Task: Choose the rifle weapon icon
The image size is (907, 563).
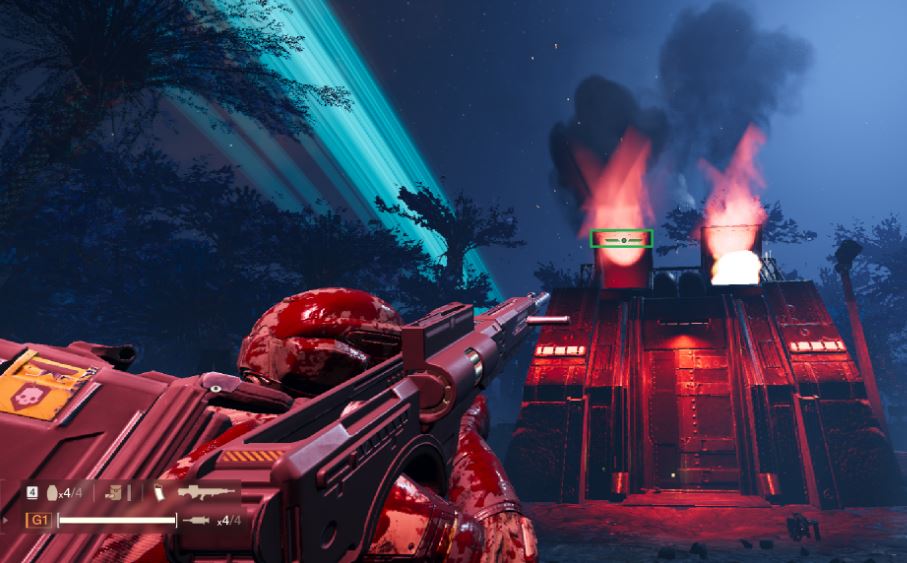Action: coord(206,492)
